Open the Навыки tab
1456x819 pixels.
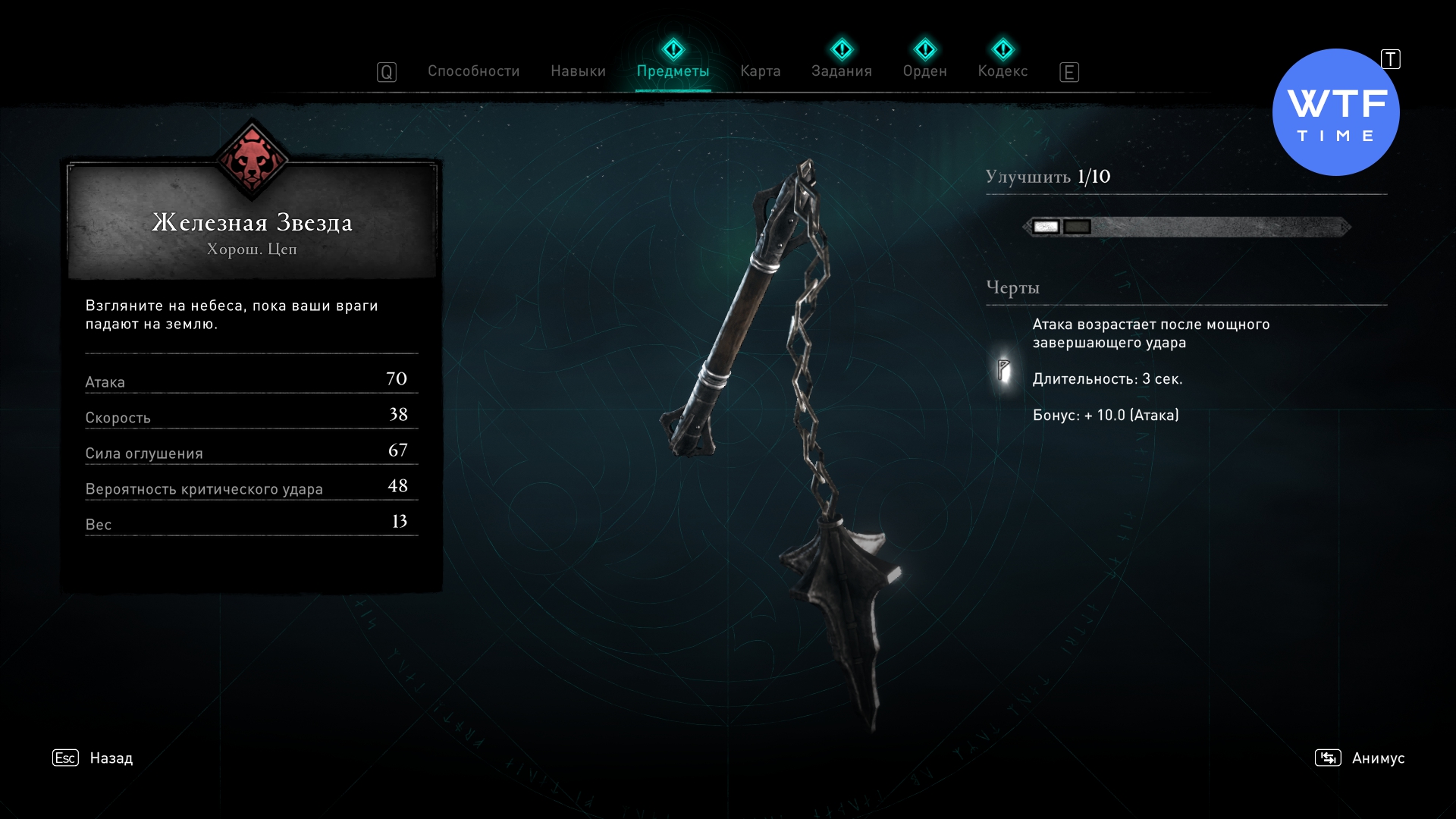point(578,71)
